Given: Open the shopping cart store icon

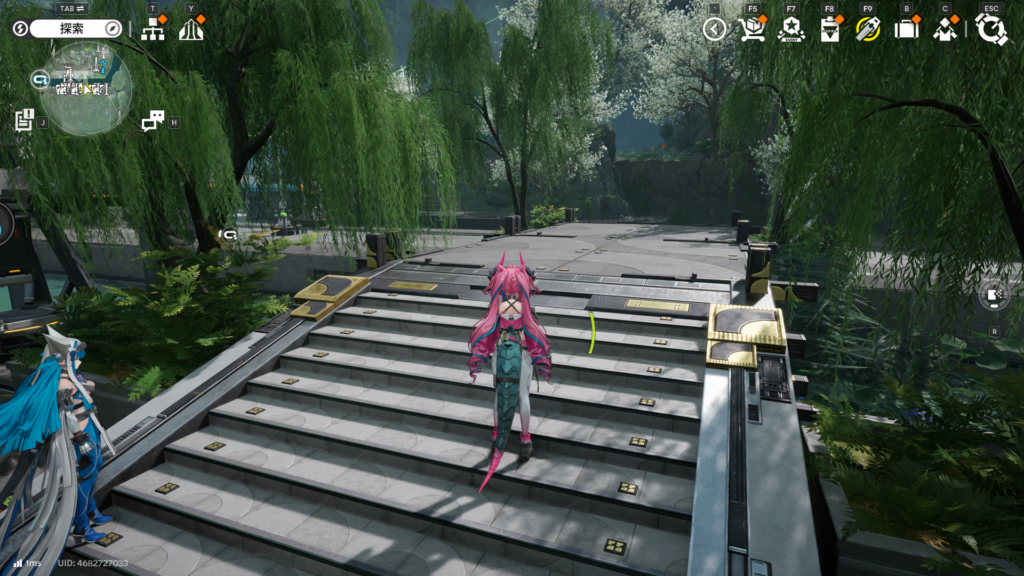Looking at the screenshot, I should [x=752, y=29].
